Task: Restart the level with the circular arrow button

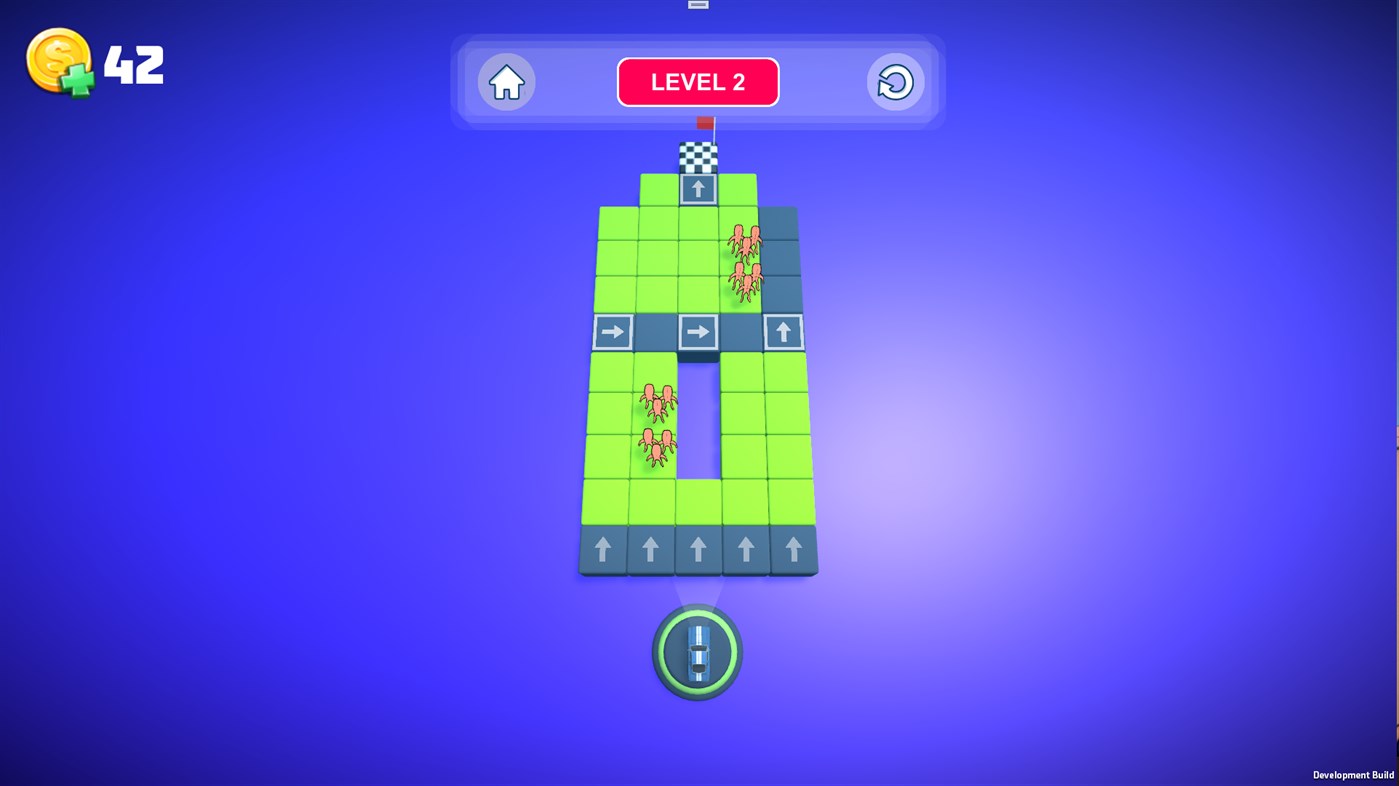Action: (x=894, y=82)
